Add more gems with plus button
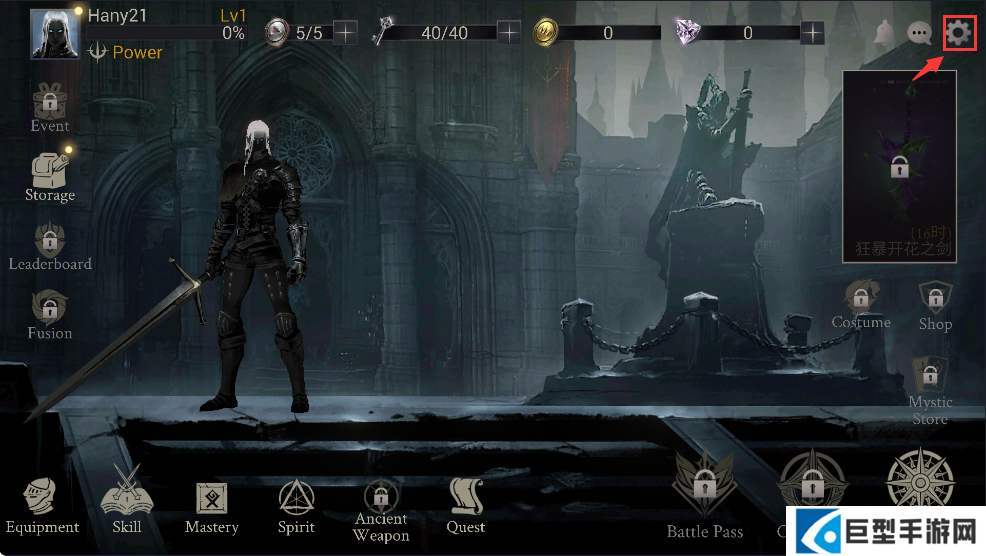 [813, 33]
